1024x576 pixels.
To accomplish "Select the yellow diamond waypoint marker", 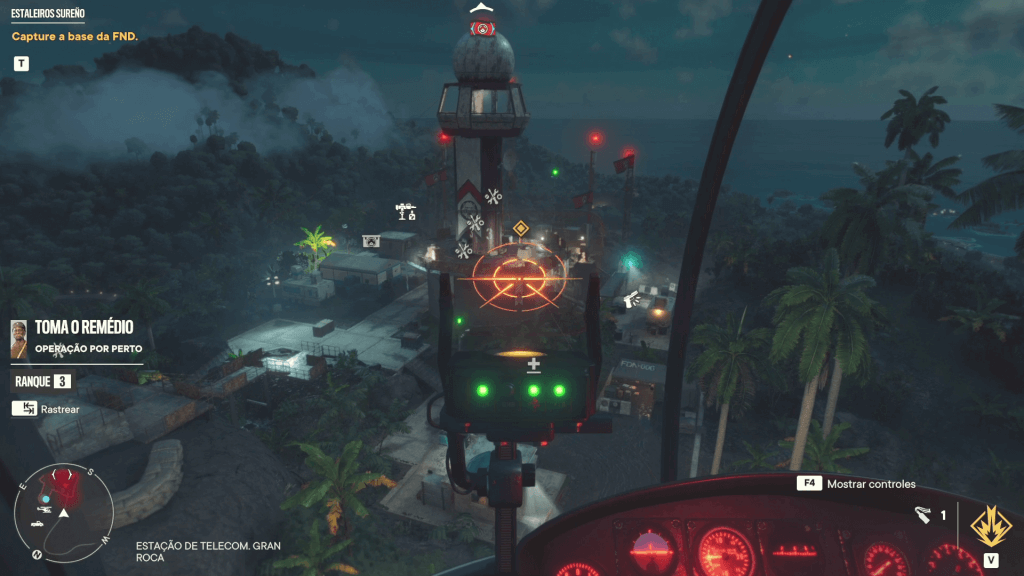I will pyautogui.click(x=520, y=228).
